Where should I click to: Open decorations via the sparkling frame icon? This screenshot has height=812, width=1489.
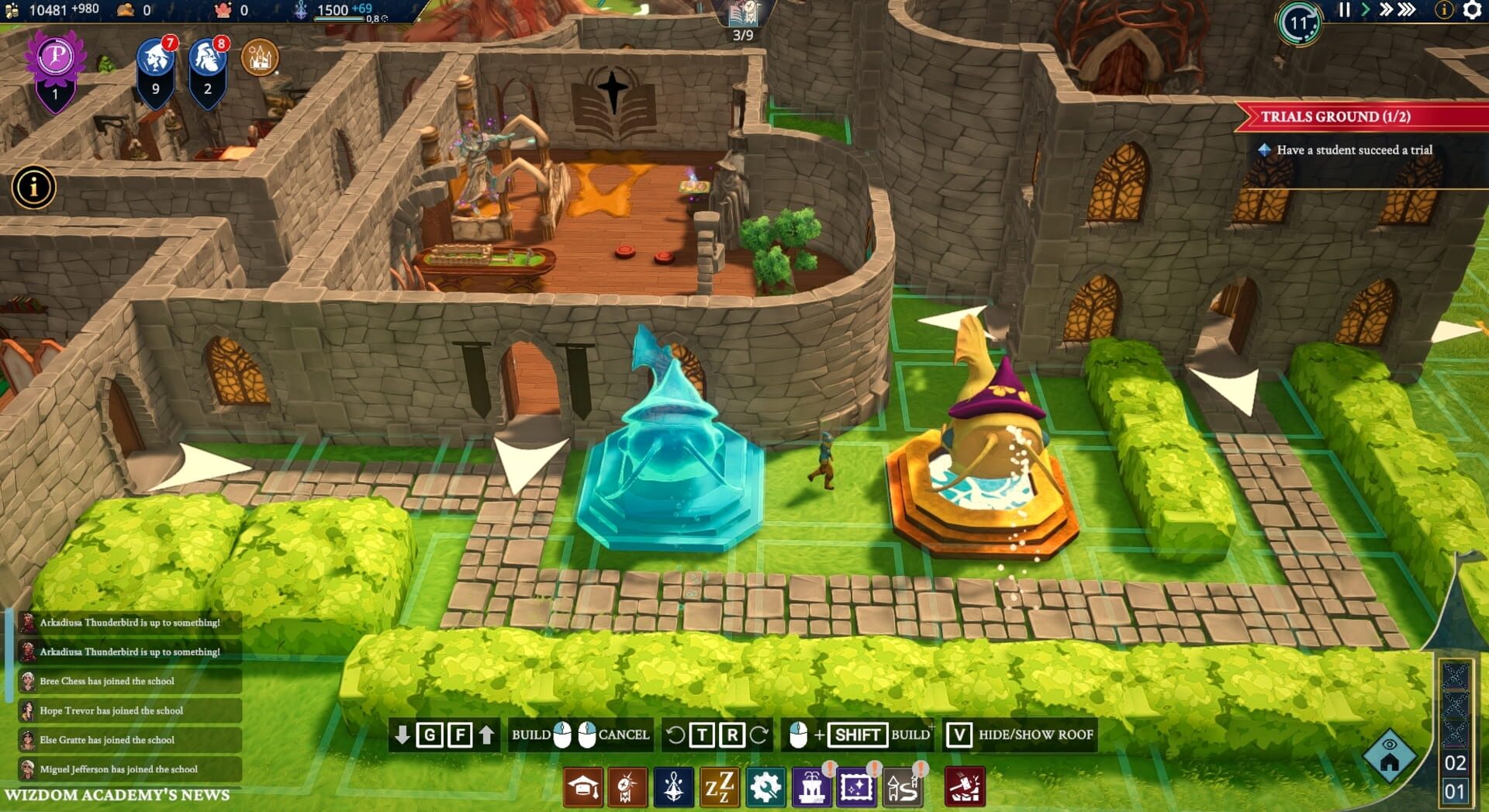[x=856, y=786]
